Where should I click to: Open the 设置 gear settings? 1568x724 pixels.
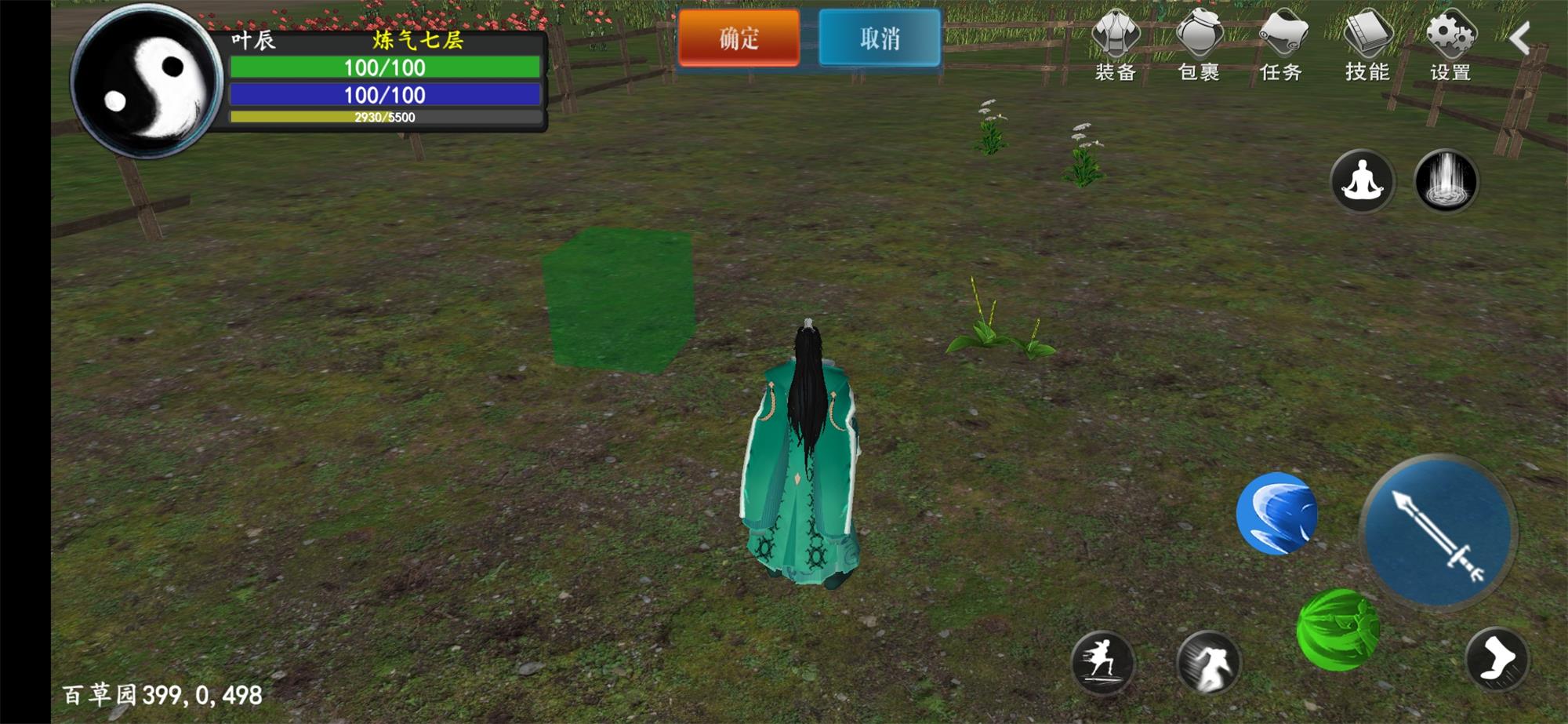pyautogui.click(x=1450, y=45)
